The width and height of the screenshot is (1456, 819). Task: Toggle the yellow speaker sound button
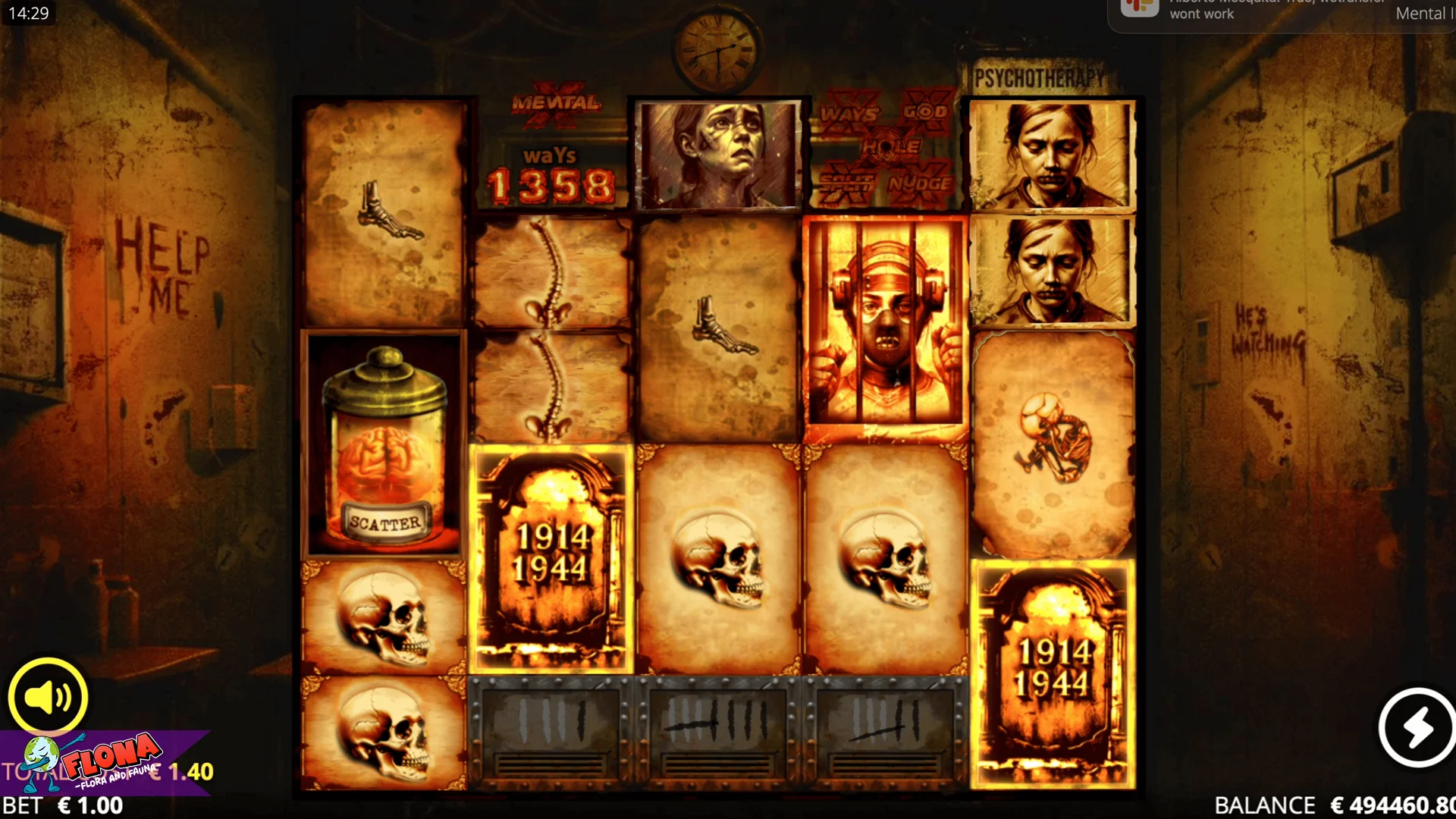coord(48,697)
